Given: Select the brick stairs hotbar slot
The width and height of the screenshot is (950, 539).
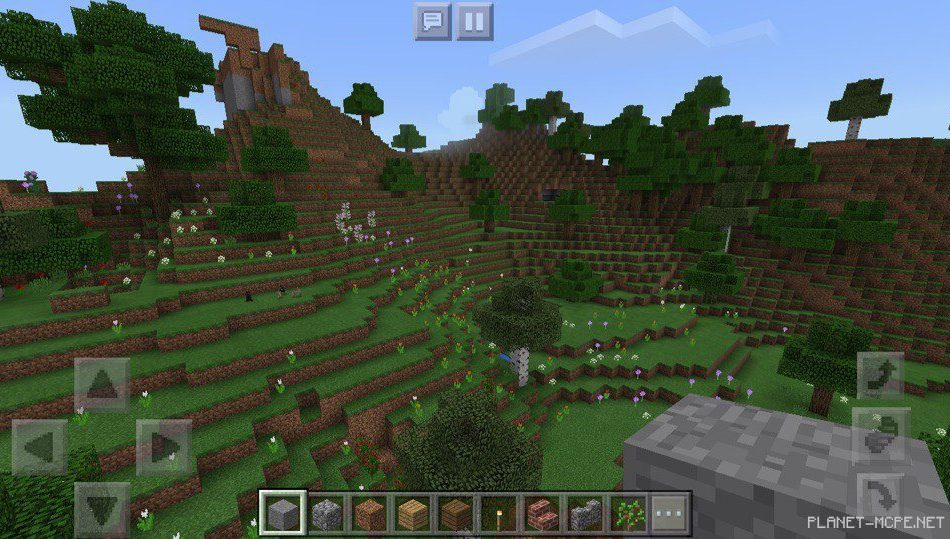Looking at the screenshot, I should [541, 514].
